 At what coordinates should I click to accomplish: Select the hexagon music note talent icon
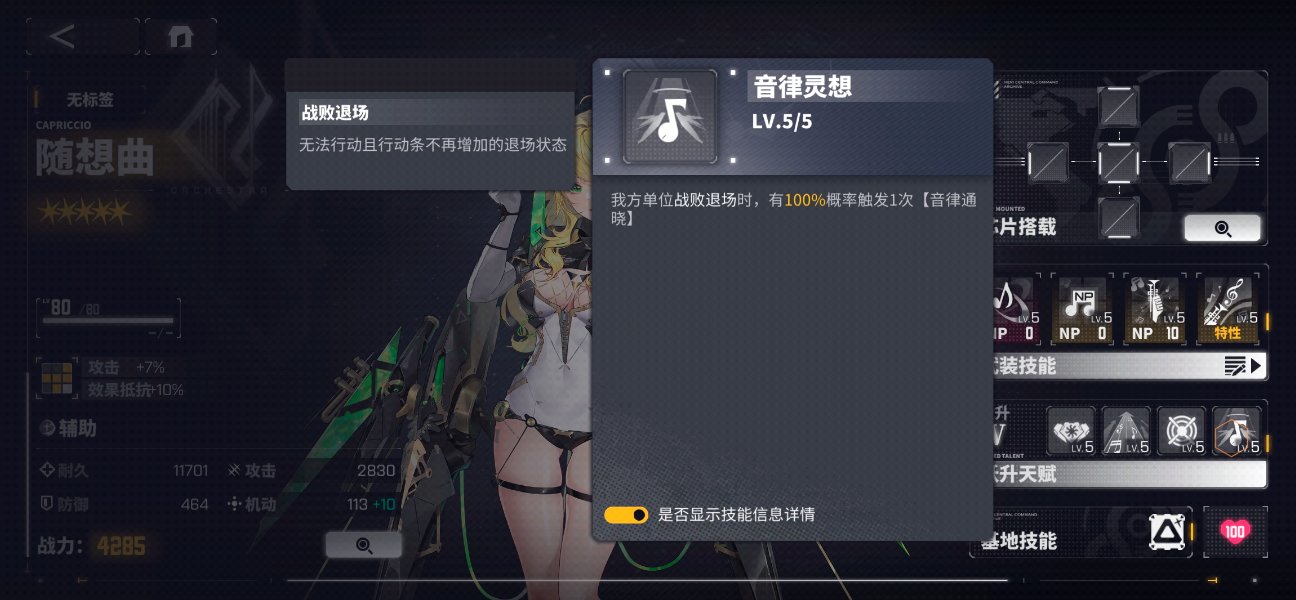click(1236, 431)
